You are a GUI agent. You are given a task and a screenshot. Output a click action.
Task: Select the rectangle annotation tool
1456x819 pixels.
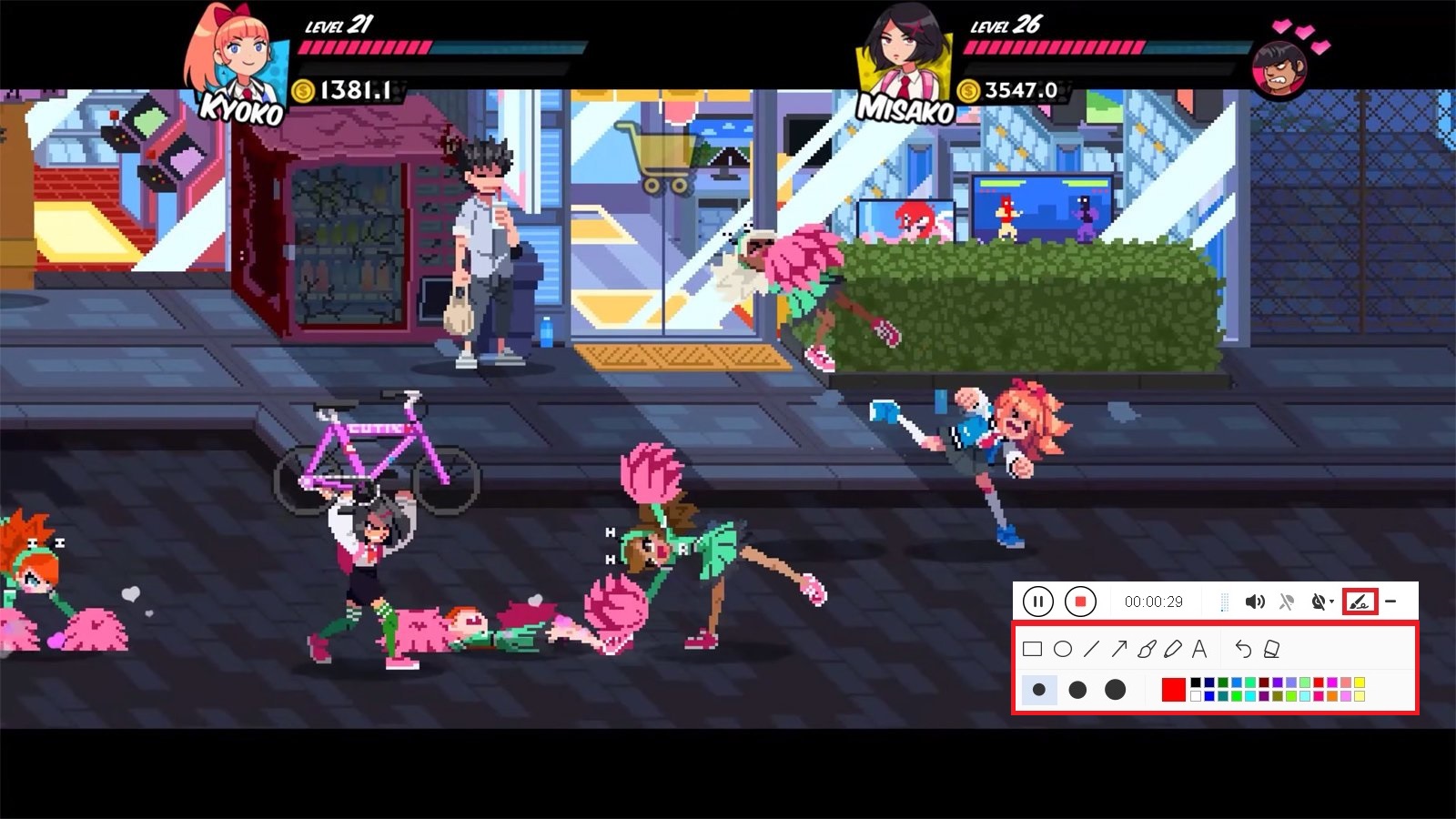click(1033, 648)
